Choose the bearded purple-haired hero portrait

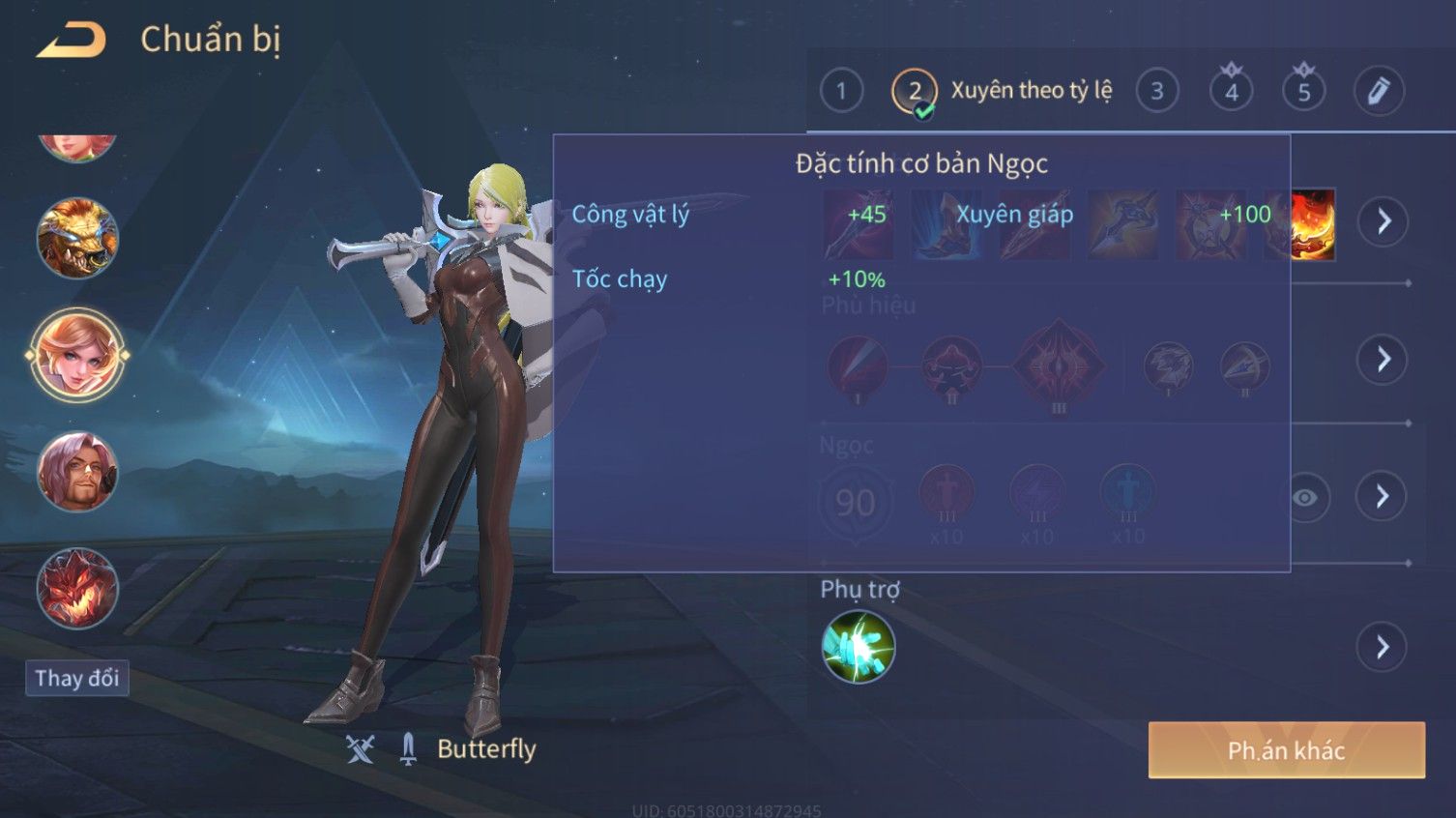[77, 472]
